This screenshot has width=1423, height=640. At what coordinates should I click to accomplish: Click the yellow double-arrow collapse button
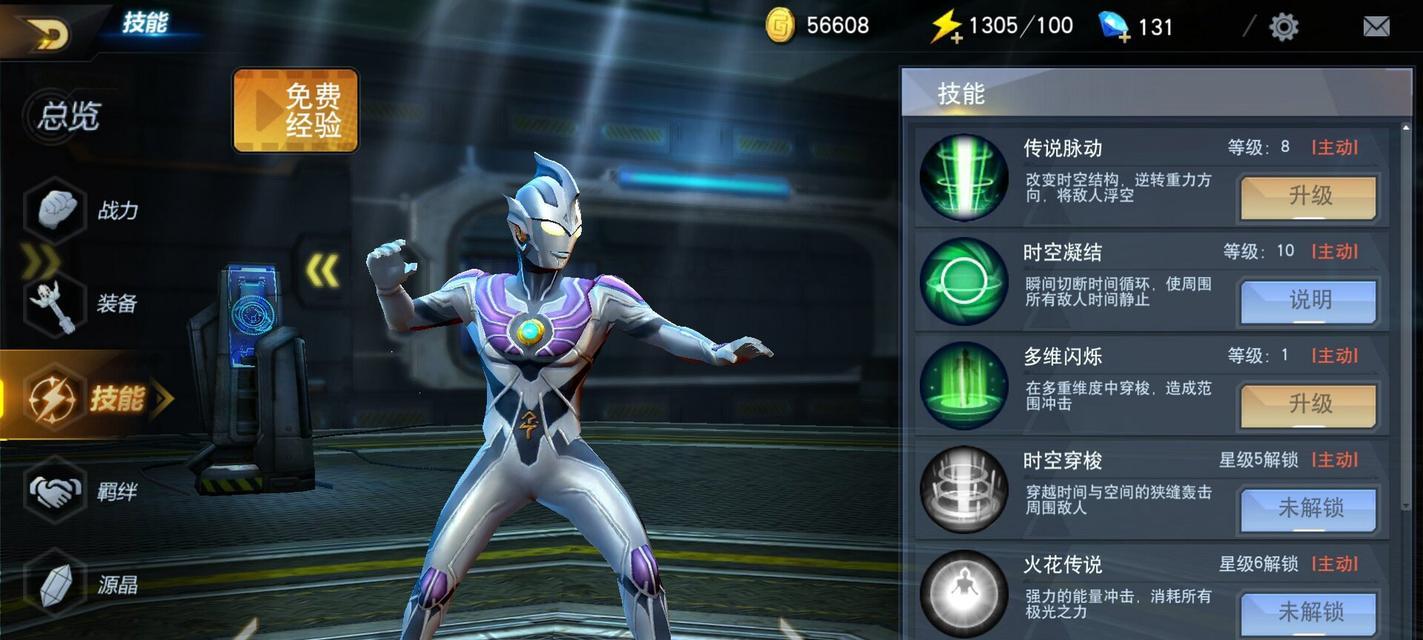point(322,270)
